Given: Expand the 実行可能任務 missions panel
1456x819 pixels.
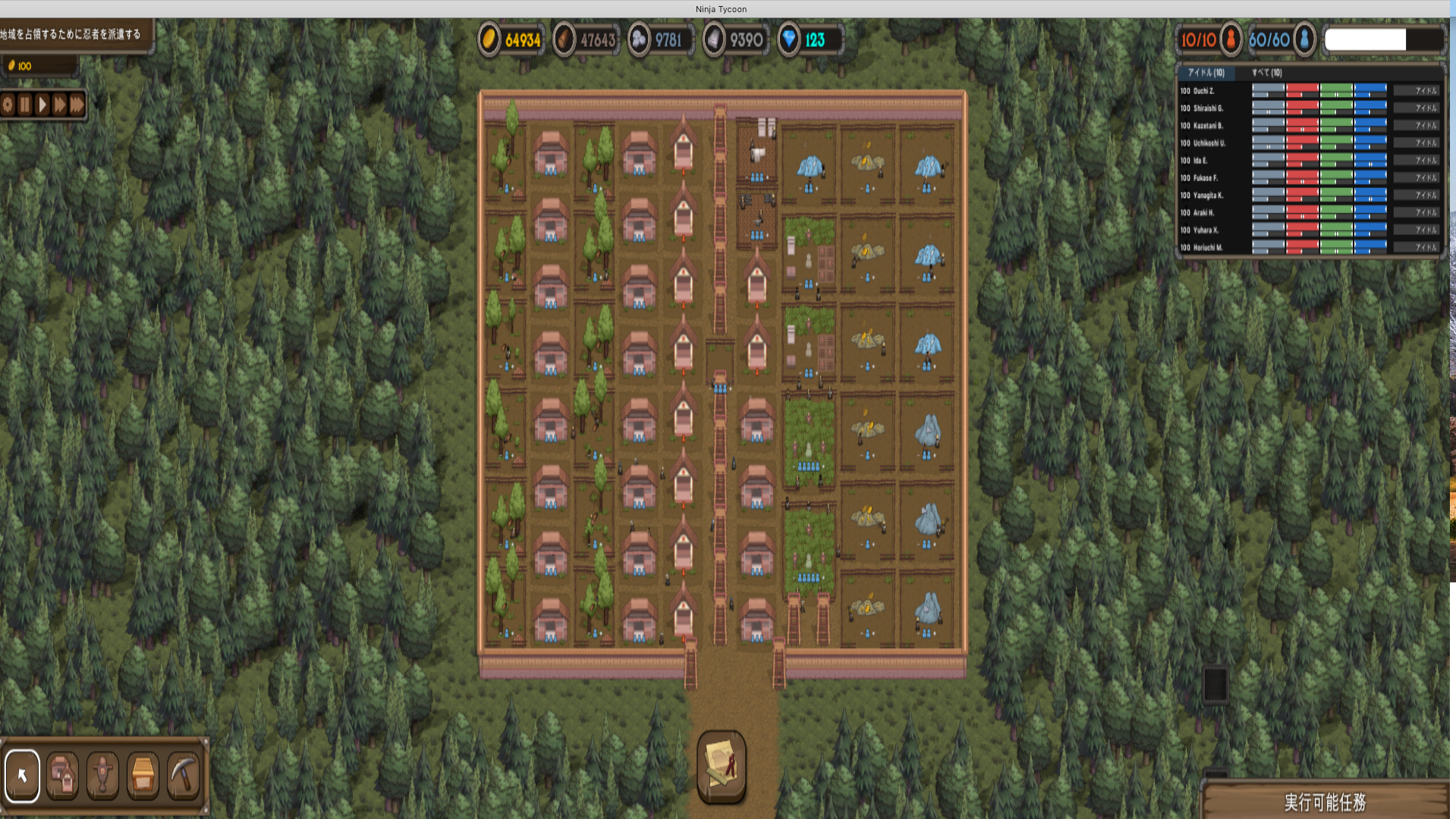Looking at the screenshot, I should pos(1325,802).
